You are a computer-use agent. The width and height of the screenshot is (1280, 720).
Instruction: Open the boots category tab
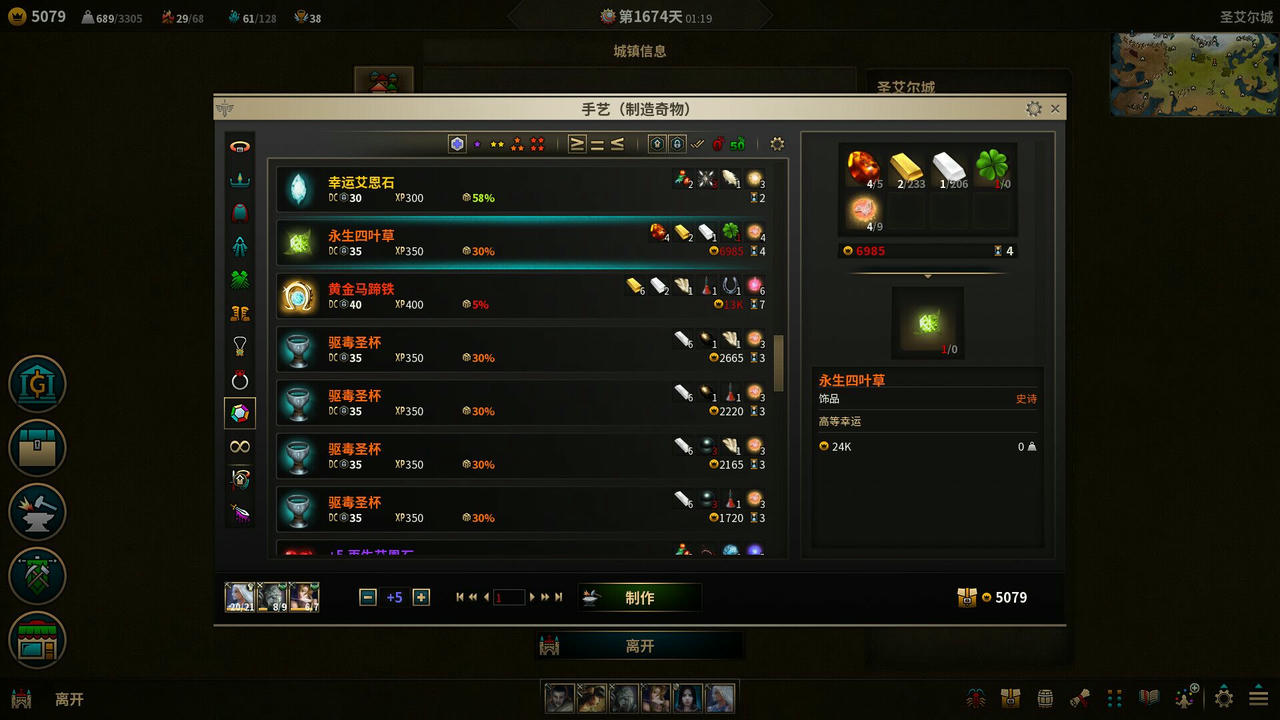pyautogui.click(x=240, y=313)
